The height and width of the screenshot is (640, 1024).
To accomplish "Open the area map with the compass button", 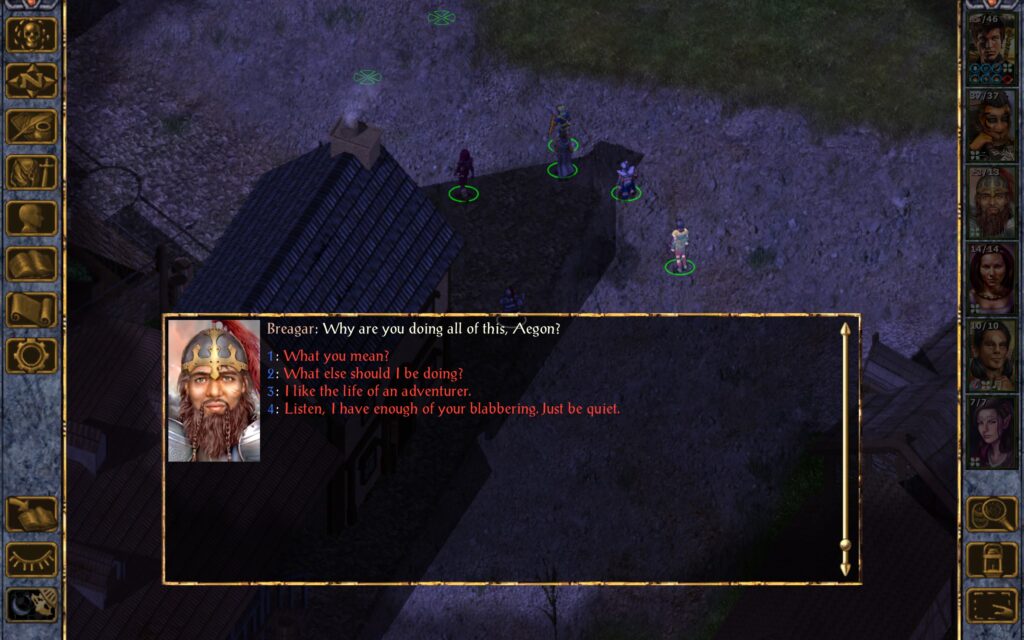I will point(32,81).
